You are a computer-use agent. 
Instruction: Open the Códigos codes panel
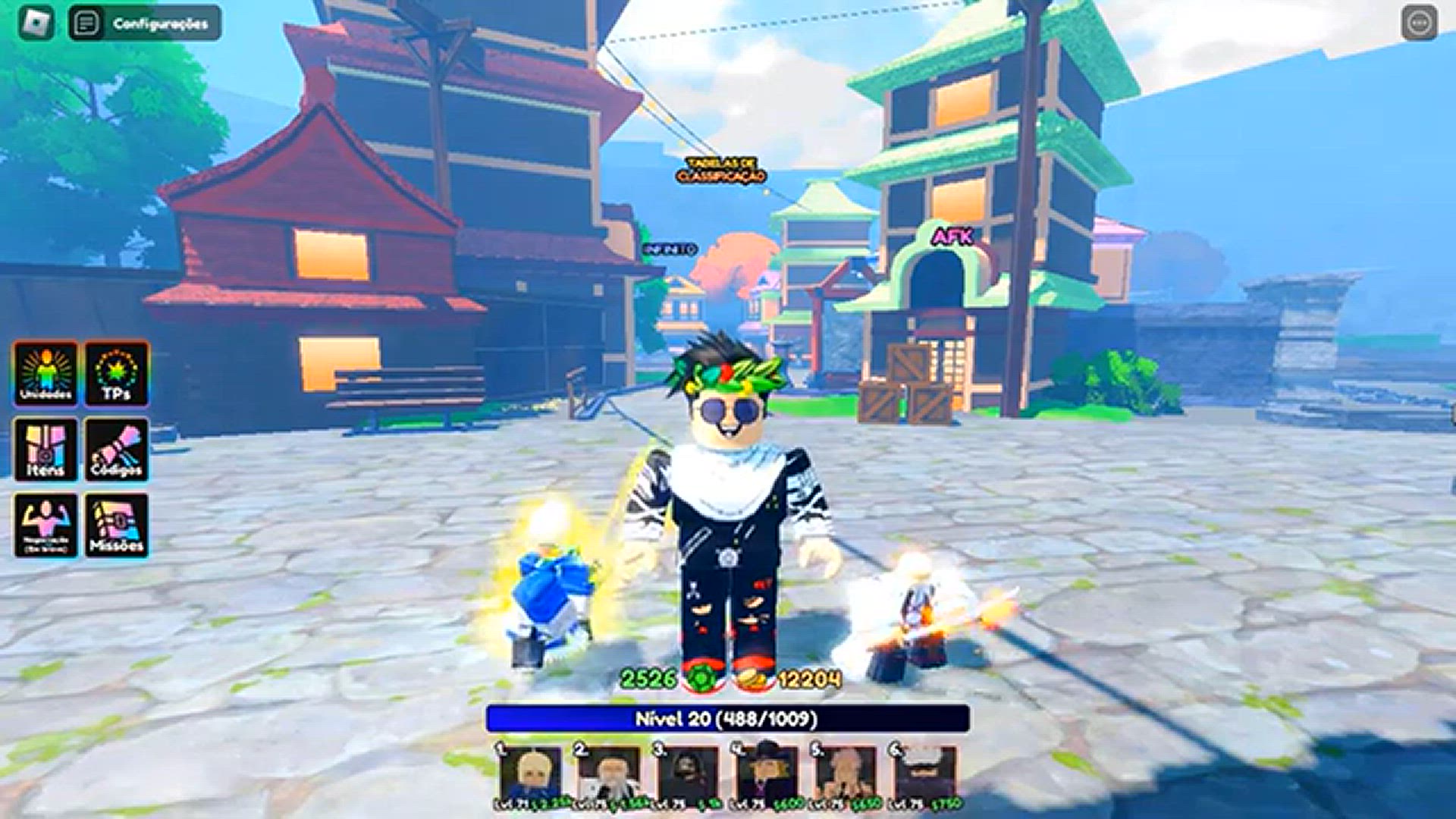(117, 449)
